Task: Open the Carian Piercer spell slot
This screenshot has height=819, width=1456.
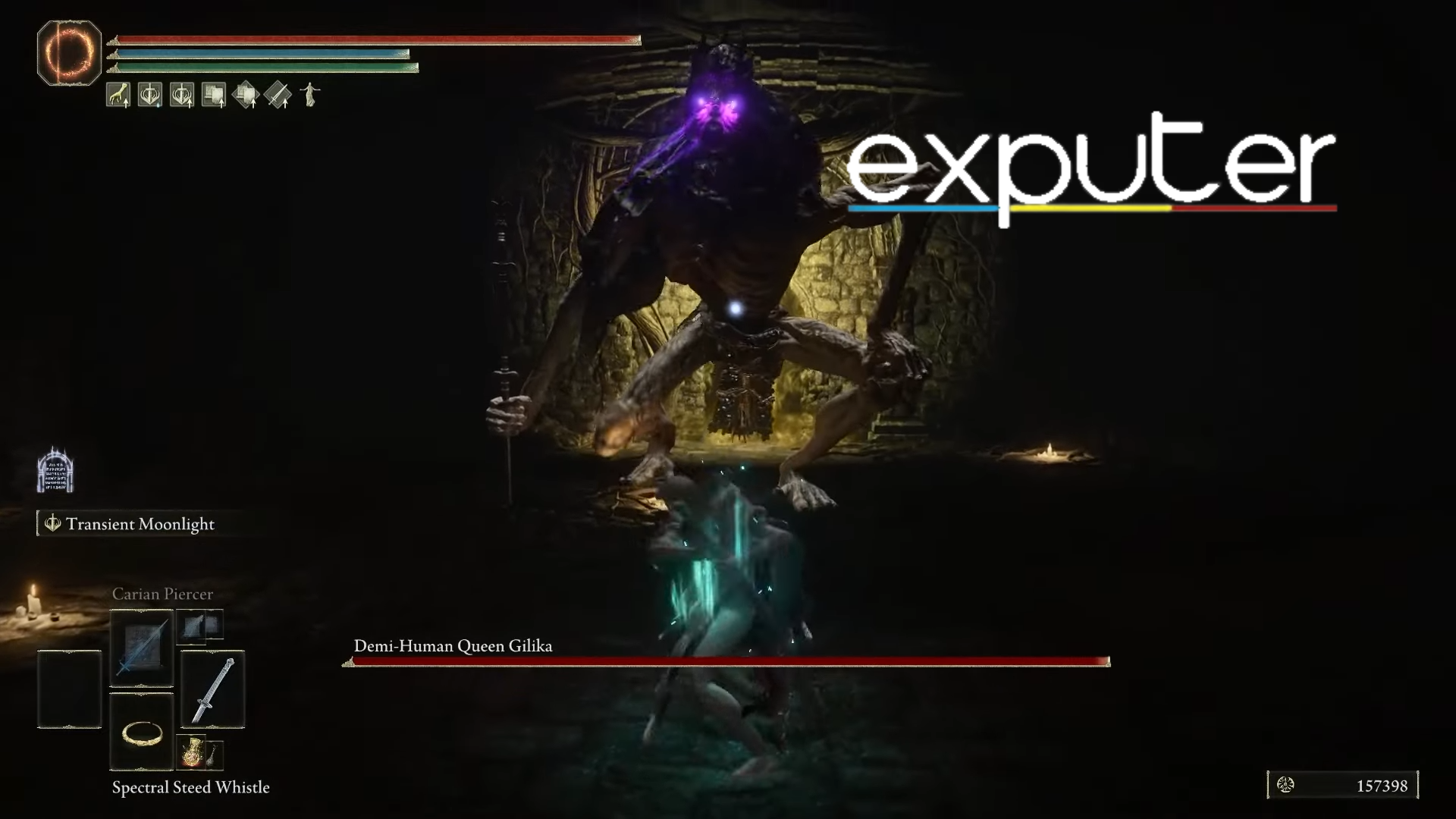Action: (141, 647)
